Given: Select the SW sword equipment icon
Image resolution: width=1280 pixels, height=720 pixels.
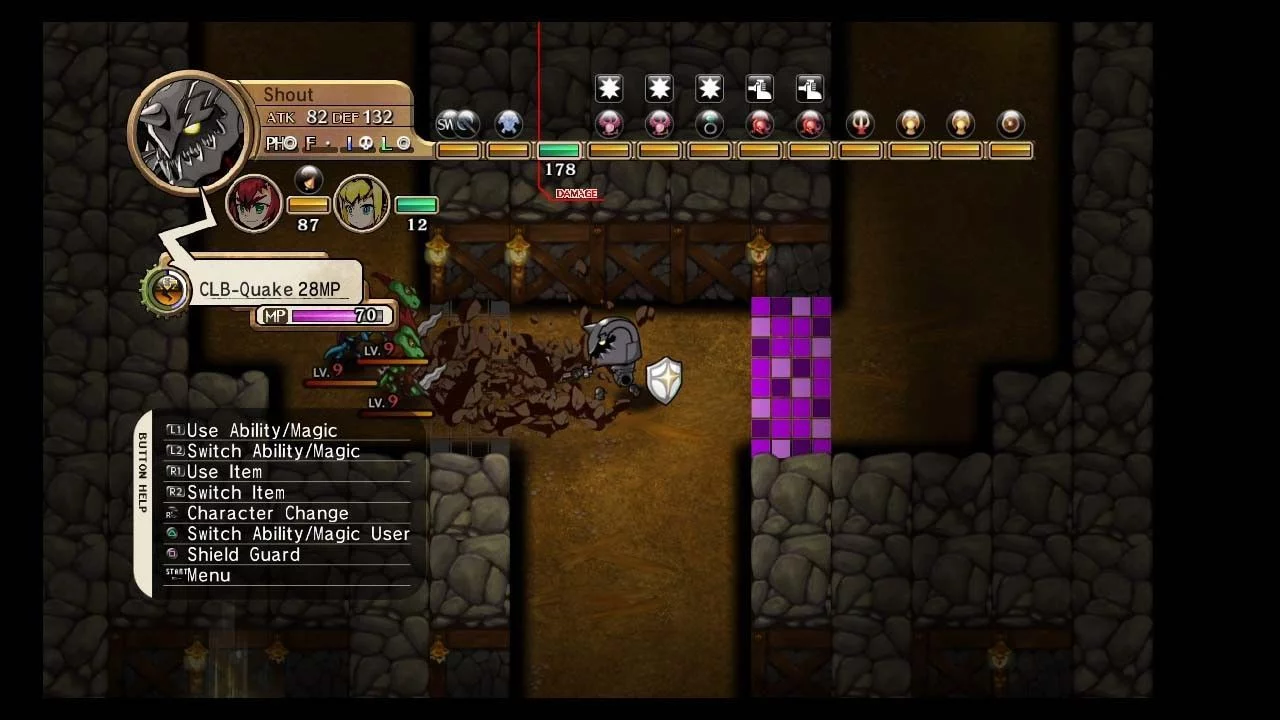Looking at the screenshot, I should [x=458, y=124].
